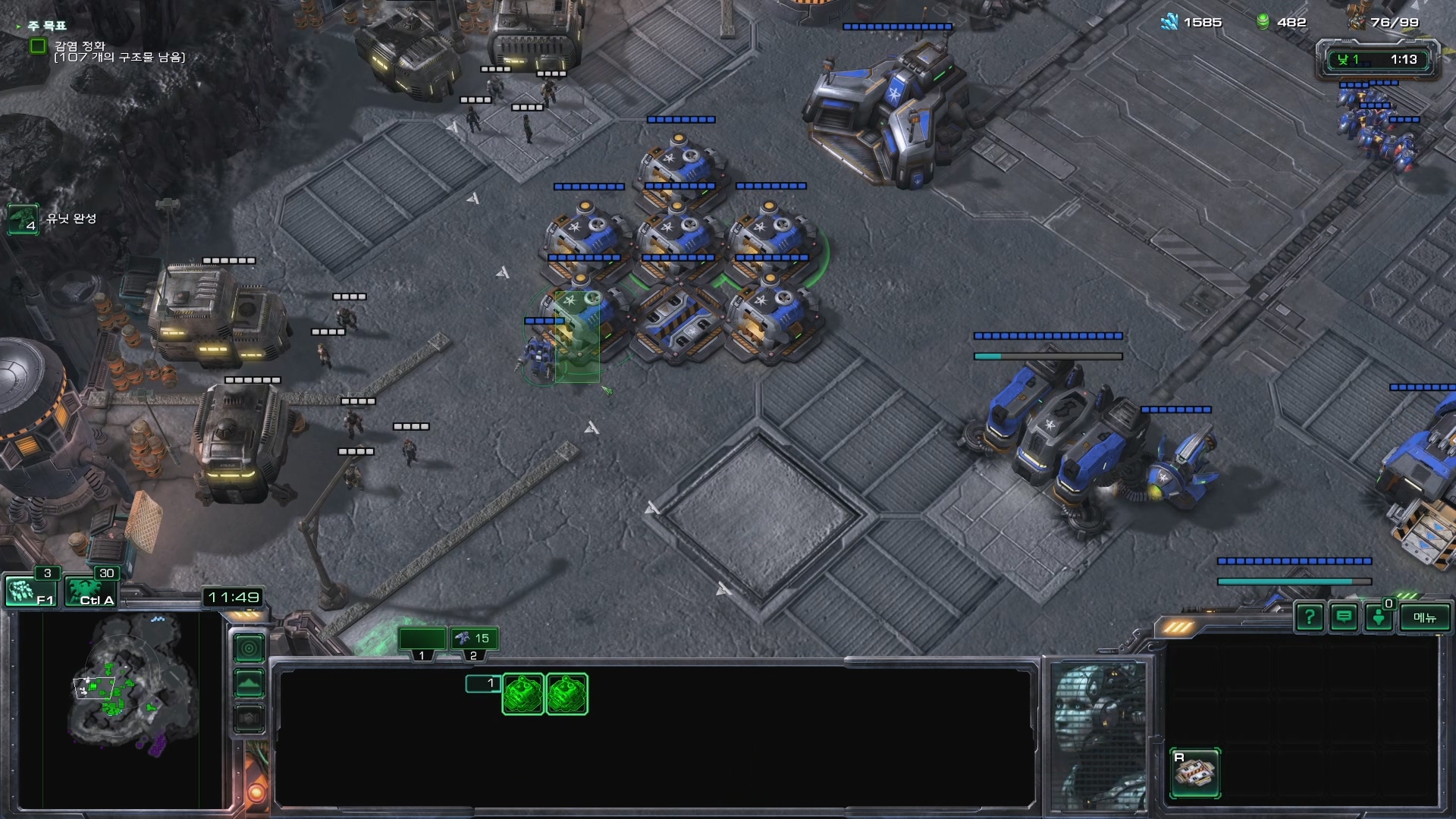
Task: Open the chat message log
Action: click(1344, 617)
